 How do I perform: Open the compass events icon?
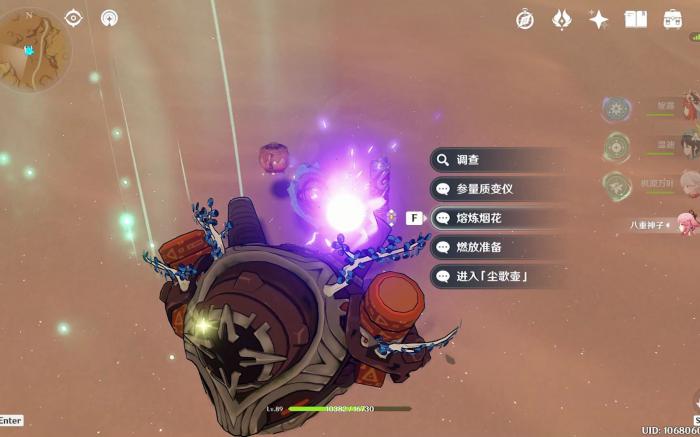525,19
